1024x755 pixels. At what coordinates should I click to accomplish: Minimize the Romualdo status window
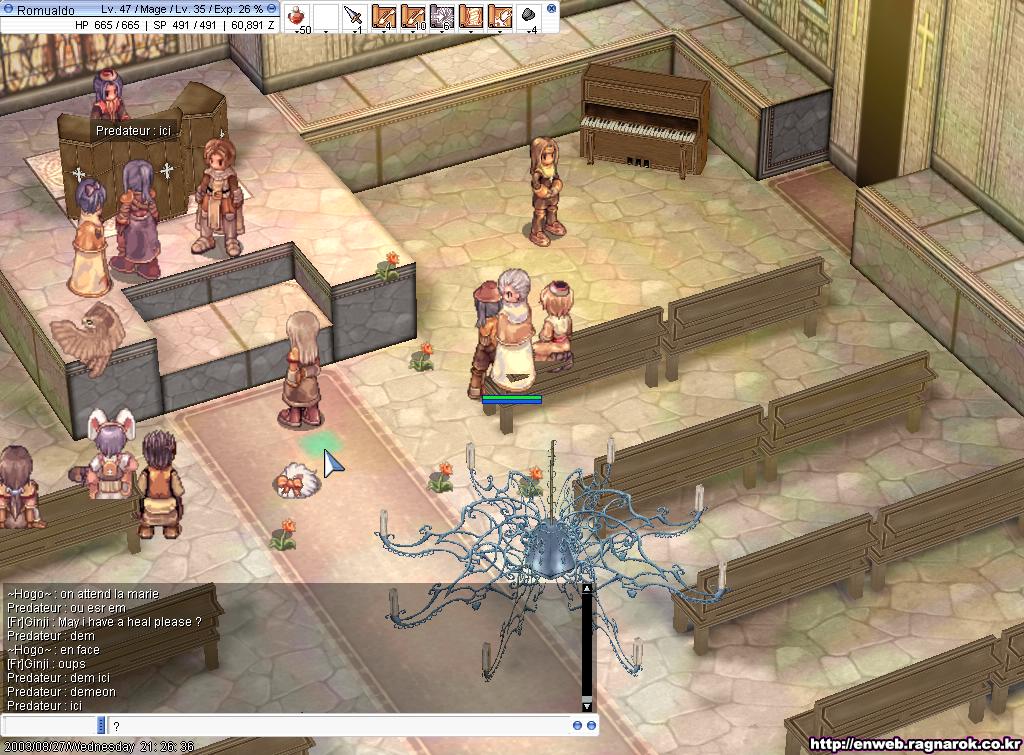pyautogui.click(x=272, y=8)
